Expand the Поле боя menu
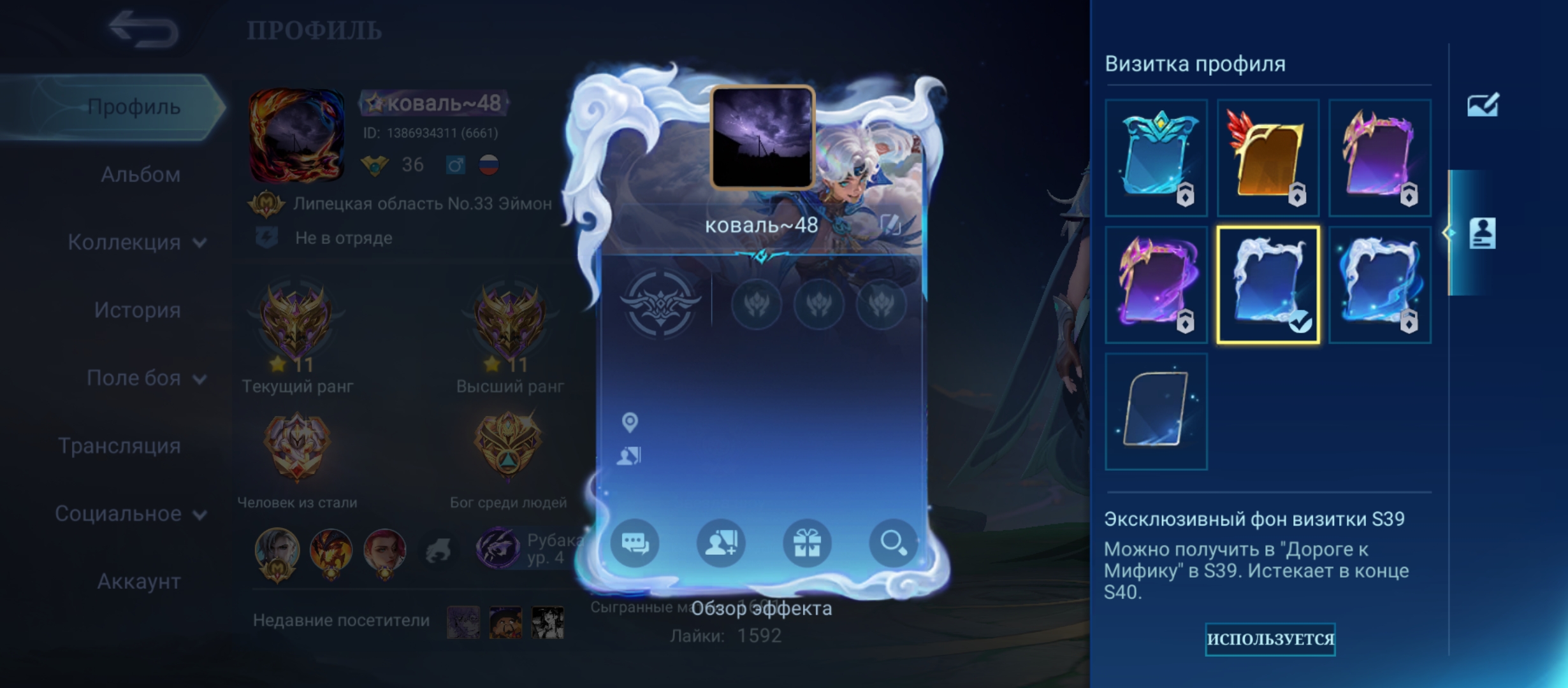The width and height of the screenshot is (1568, 688). pos(146,378)
